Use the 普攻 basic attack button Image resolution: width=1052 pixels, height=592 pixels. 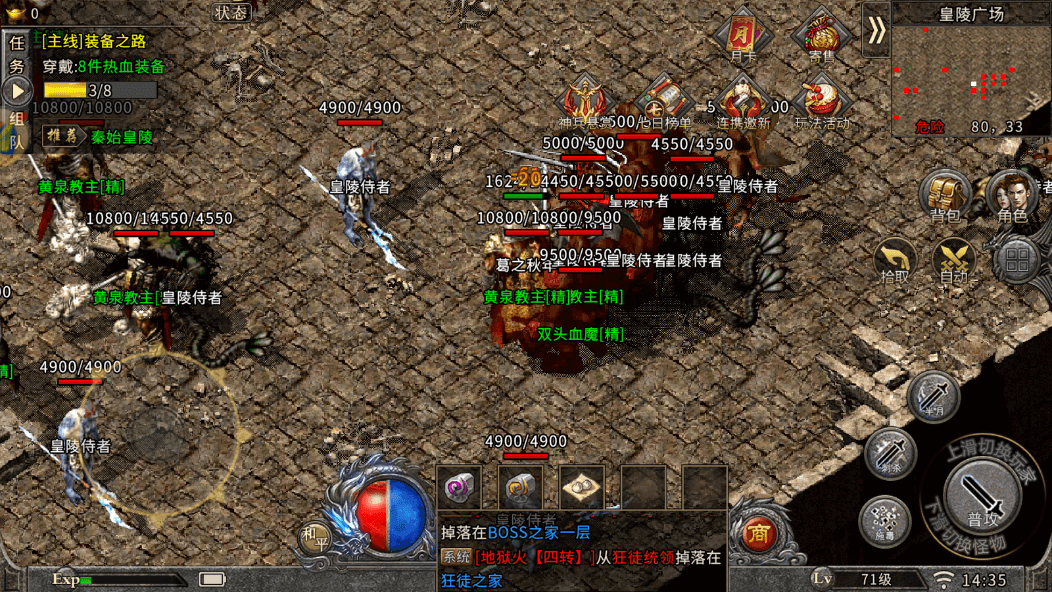(x=981, y=497)
